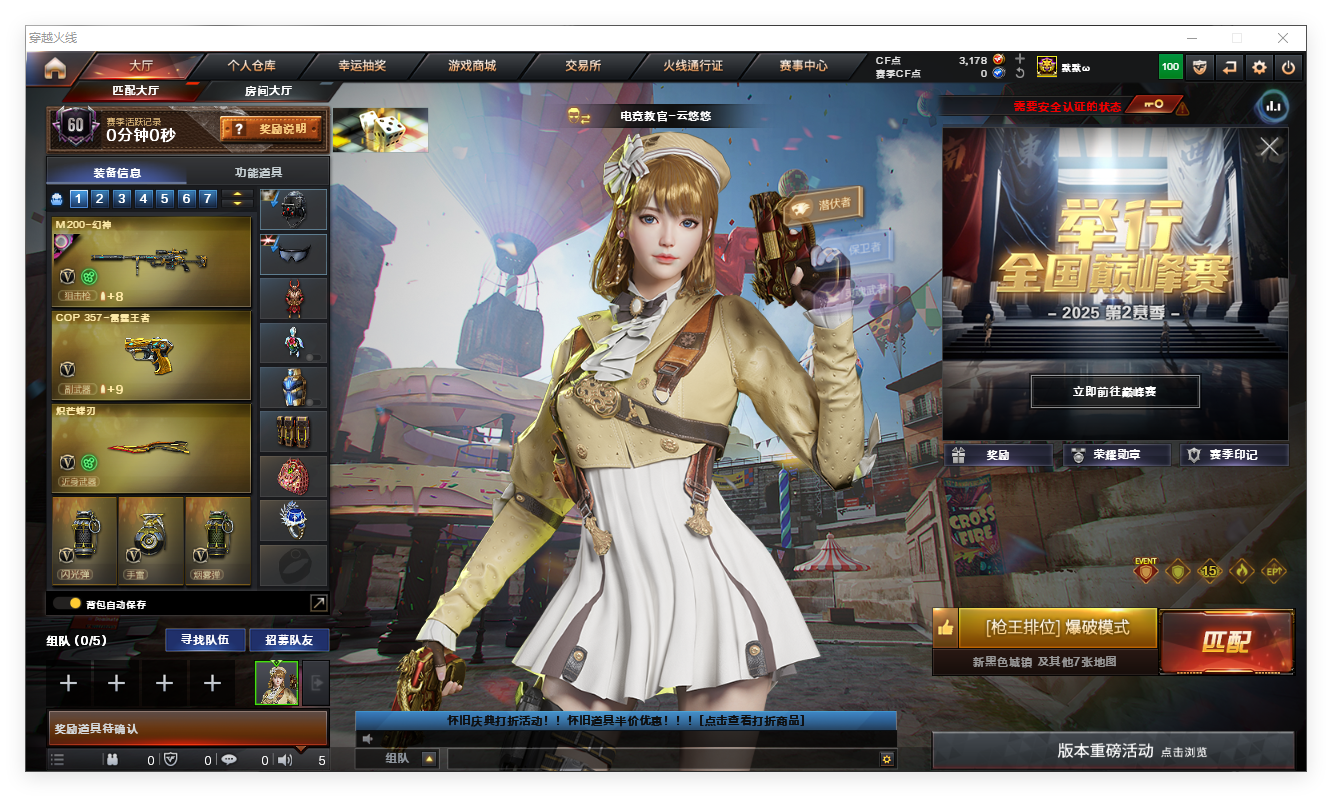Click 寻找队伍 to find a team
Image resolution: width=1332 pixels, height=797 pixels.
click(205, 640)
